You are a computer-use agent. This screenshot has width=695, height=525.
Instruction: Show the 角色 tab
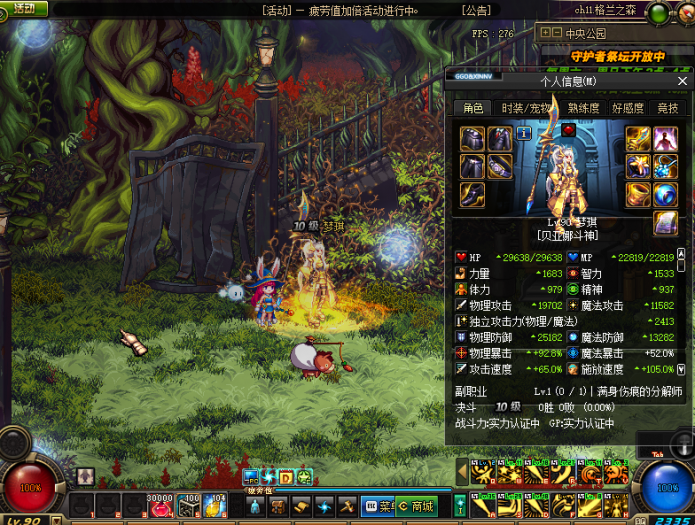[x=472, y=108]
